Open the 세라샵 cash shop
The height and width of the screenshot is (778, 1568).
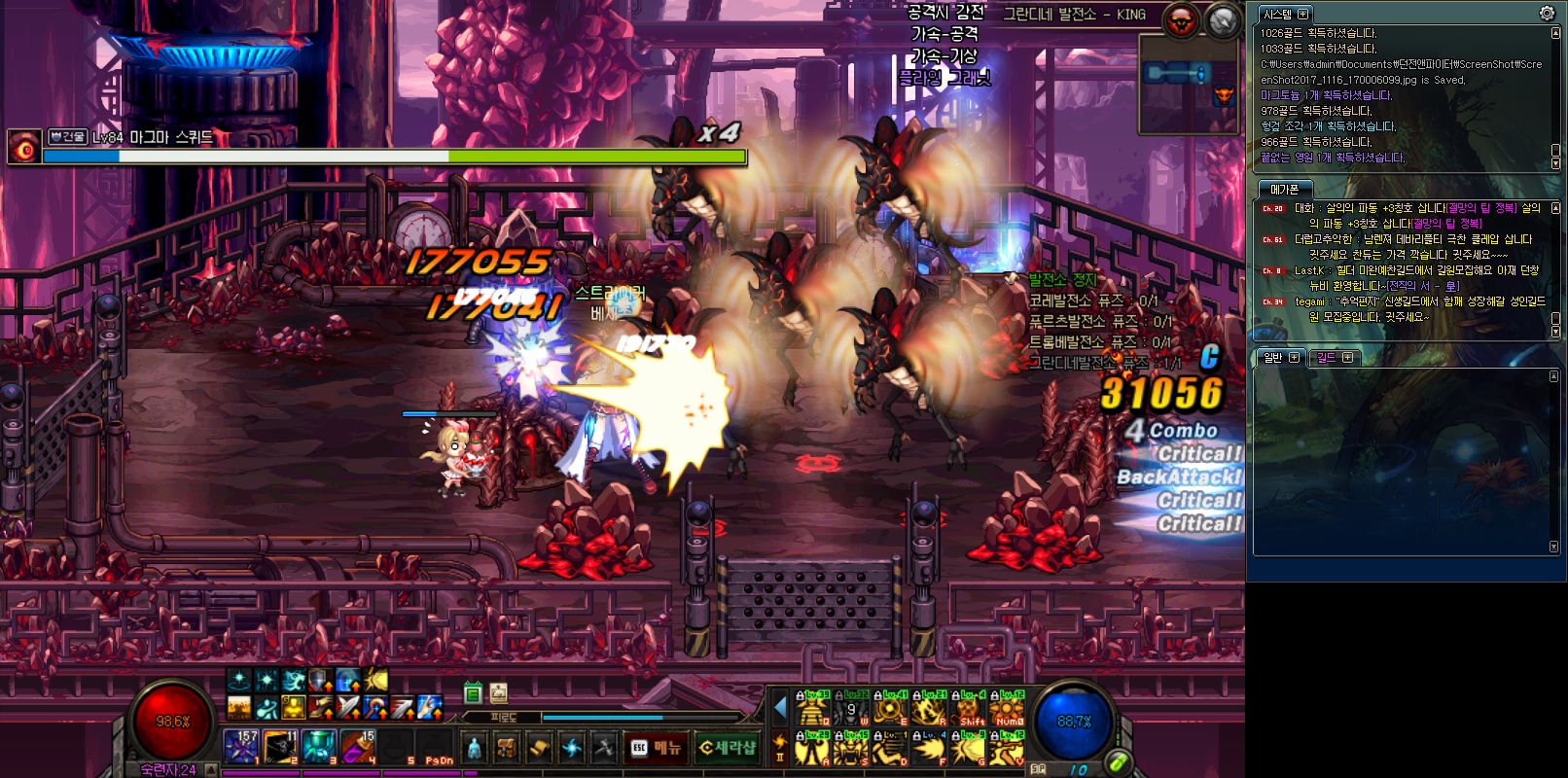[x=727, y=747]
